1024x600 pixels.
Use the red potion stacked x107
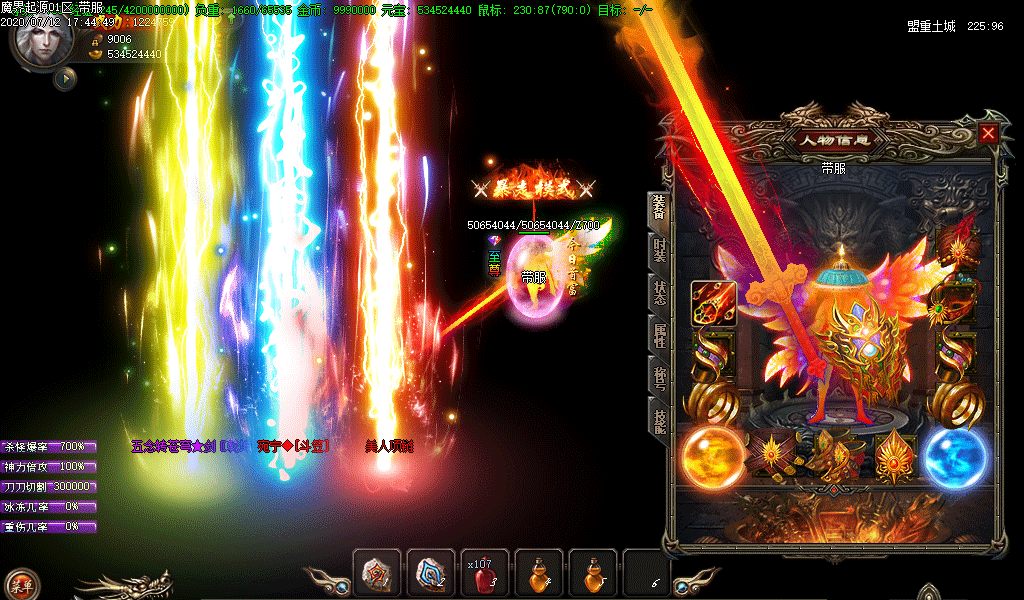pos(485,574)
